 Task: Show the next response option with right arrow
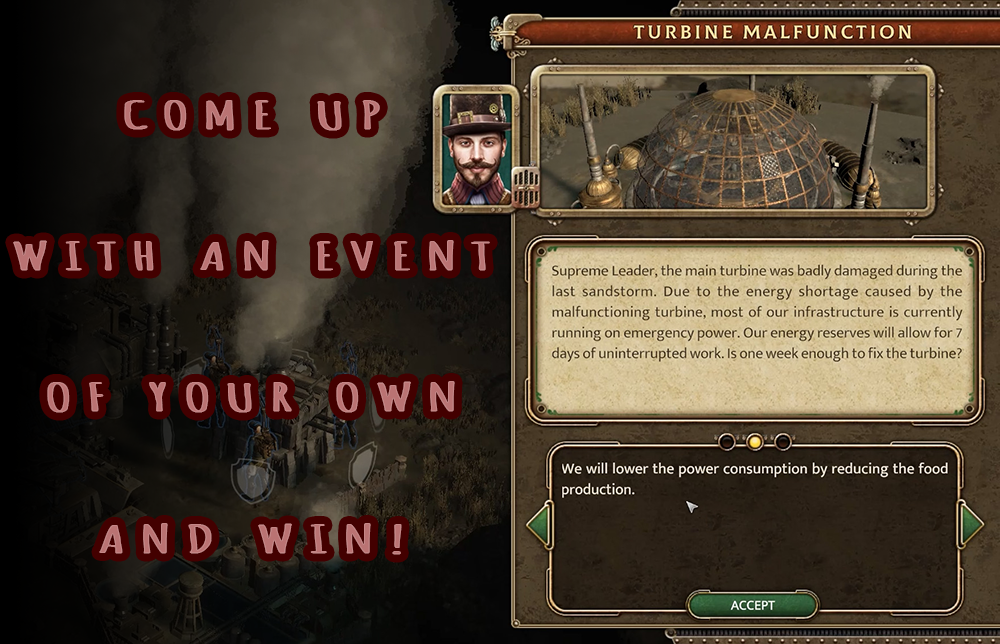point(970,525)
